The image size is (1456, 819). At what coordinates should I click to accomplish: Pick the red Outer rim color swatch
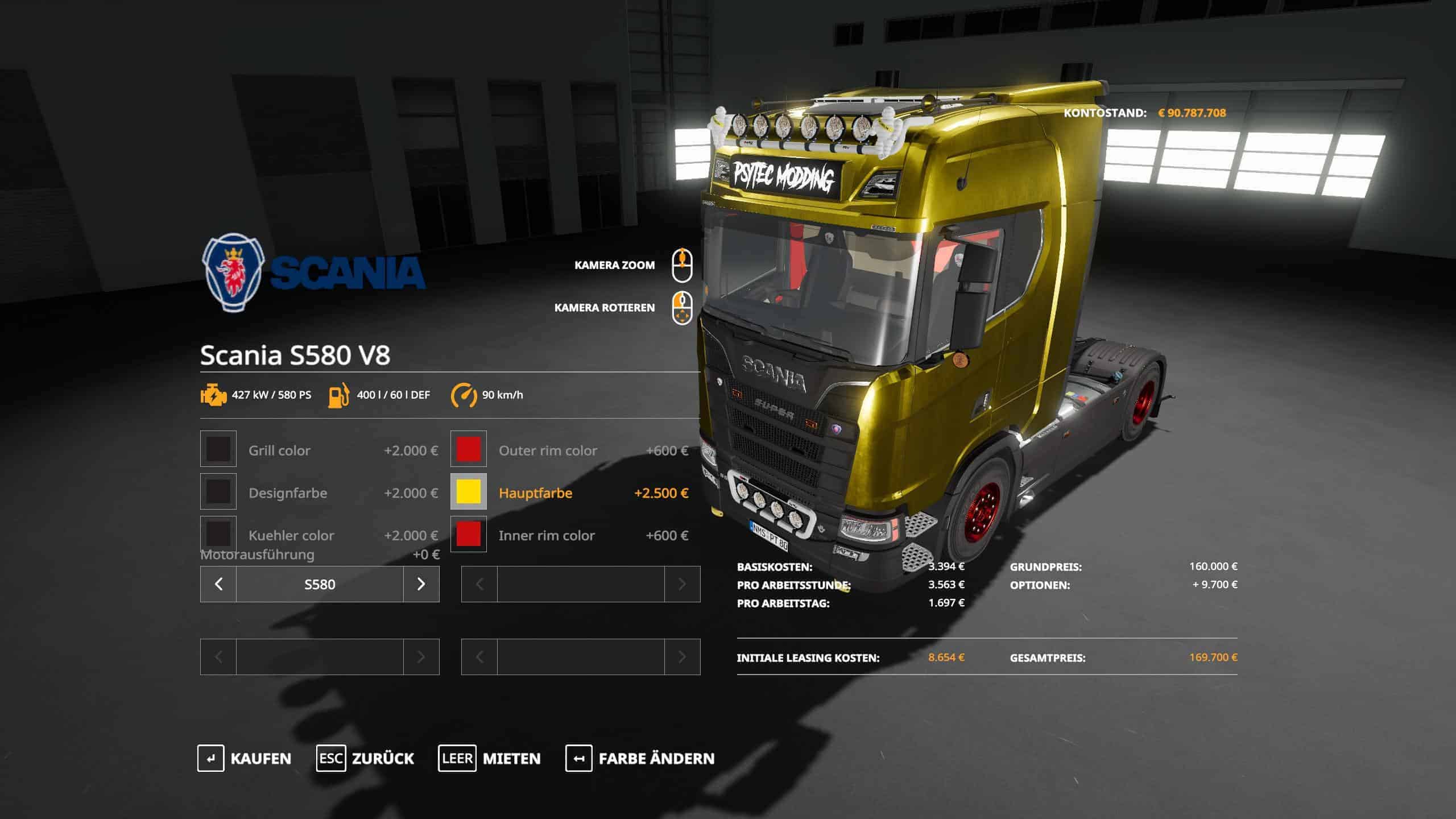coord(469,449)
